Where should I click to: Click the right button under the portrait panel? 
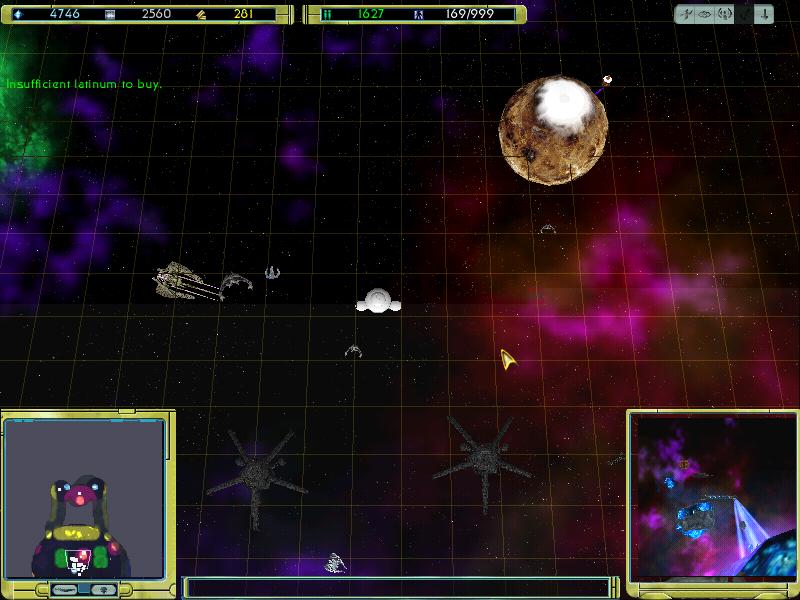coord(103,590)
